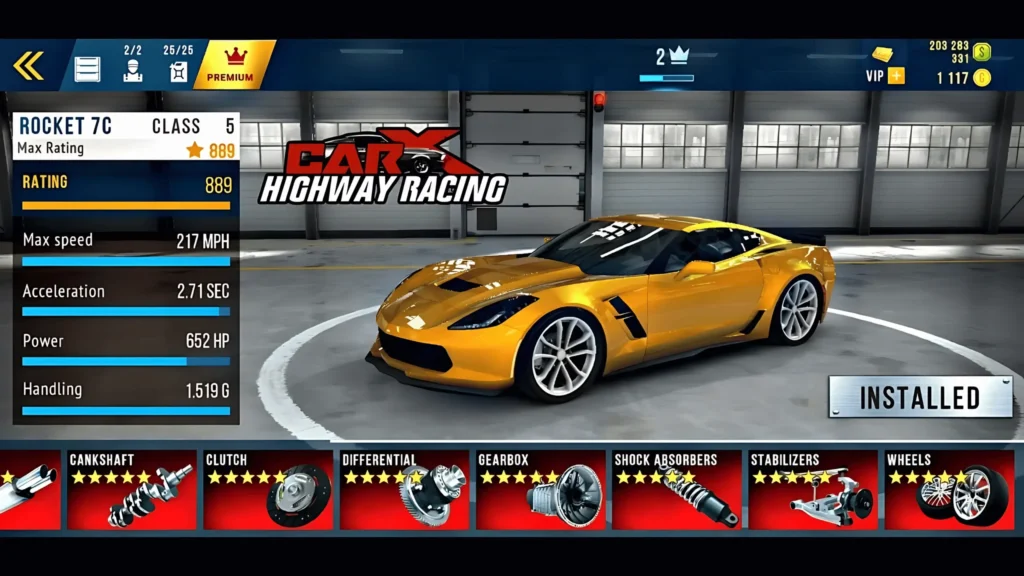Viewport: 1024px width, 576px height.
Task: Select the Stabilizers upgrade tile
Action: [x=813, y=490]
